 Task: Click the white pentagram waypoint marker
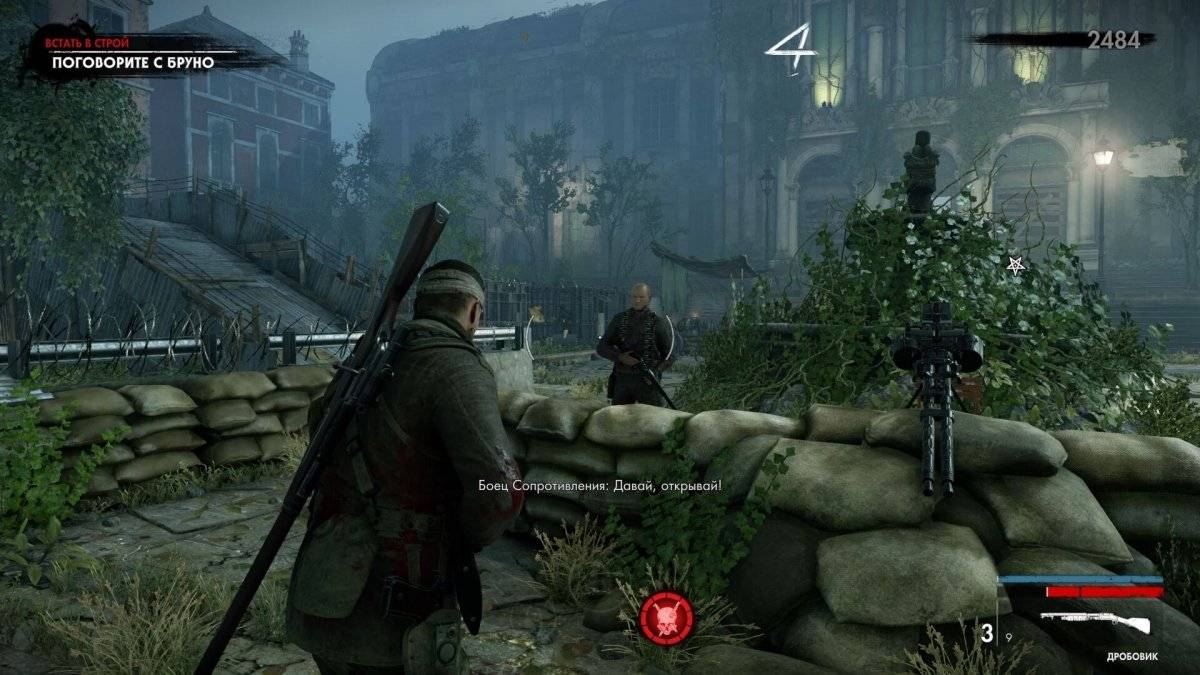(x=1015, y=265)
